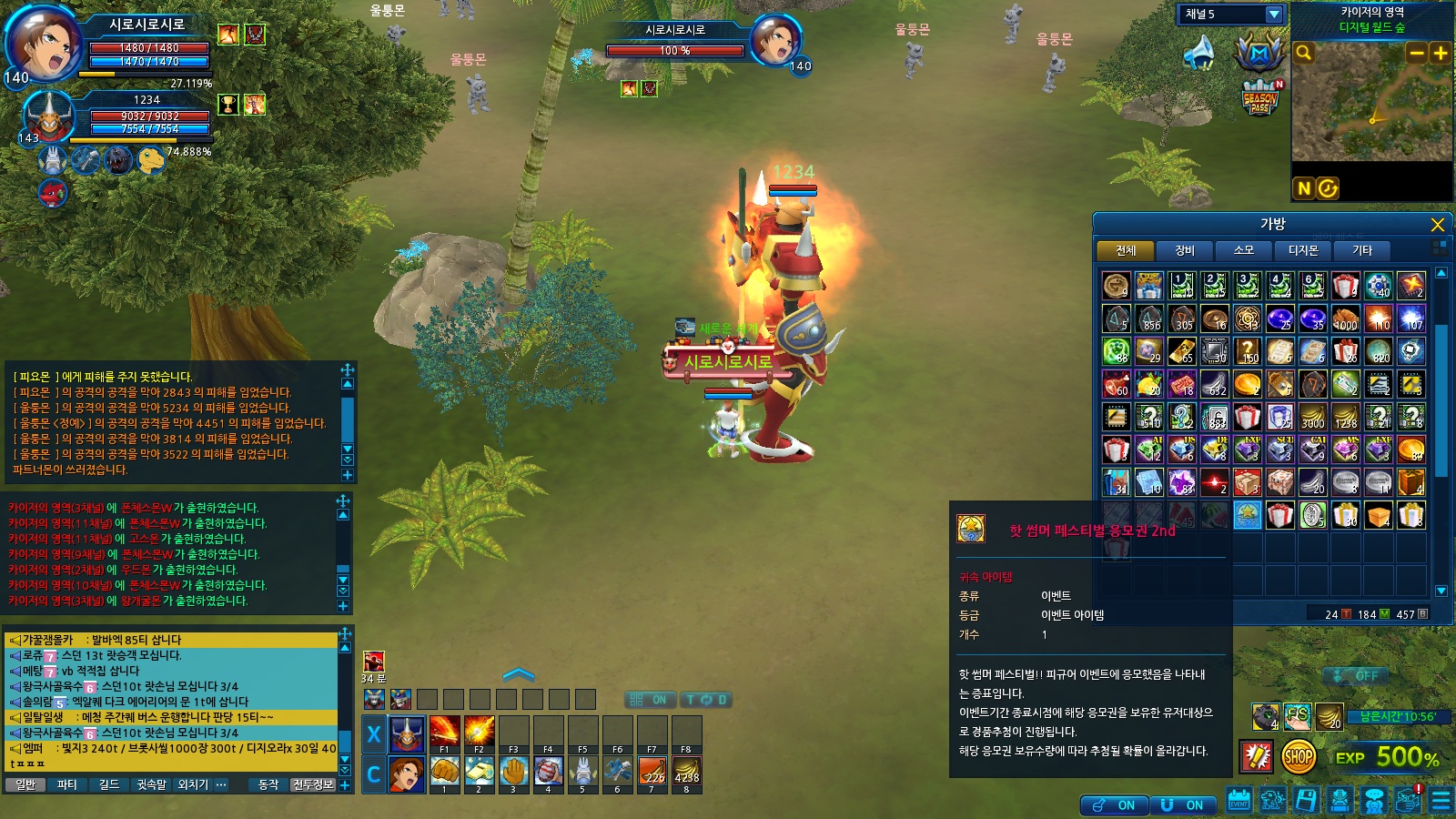The width and height of the screenshot is (1456, 819).
Task: Open the Season Pass icon
Action: 1260,97
